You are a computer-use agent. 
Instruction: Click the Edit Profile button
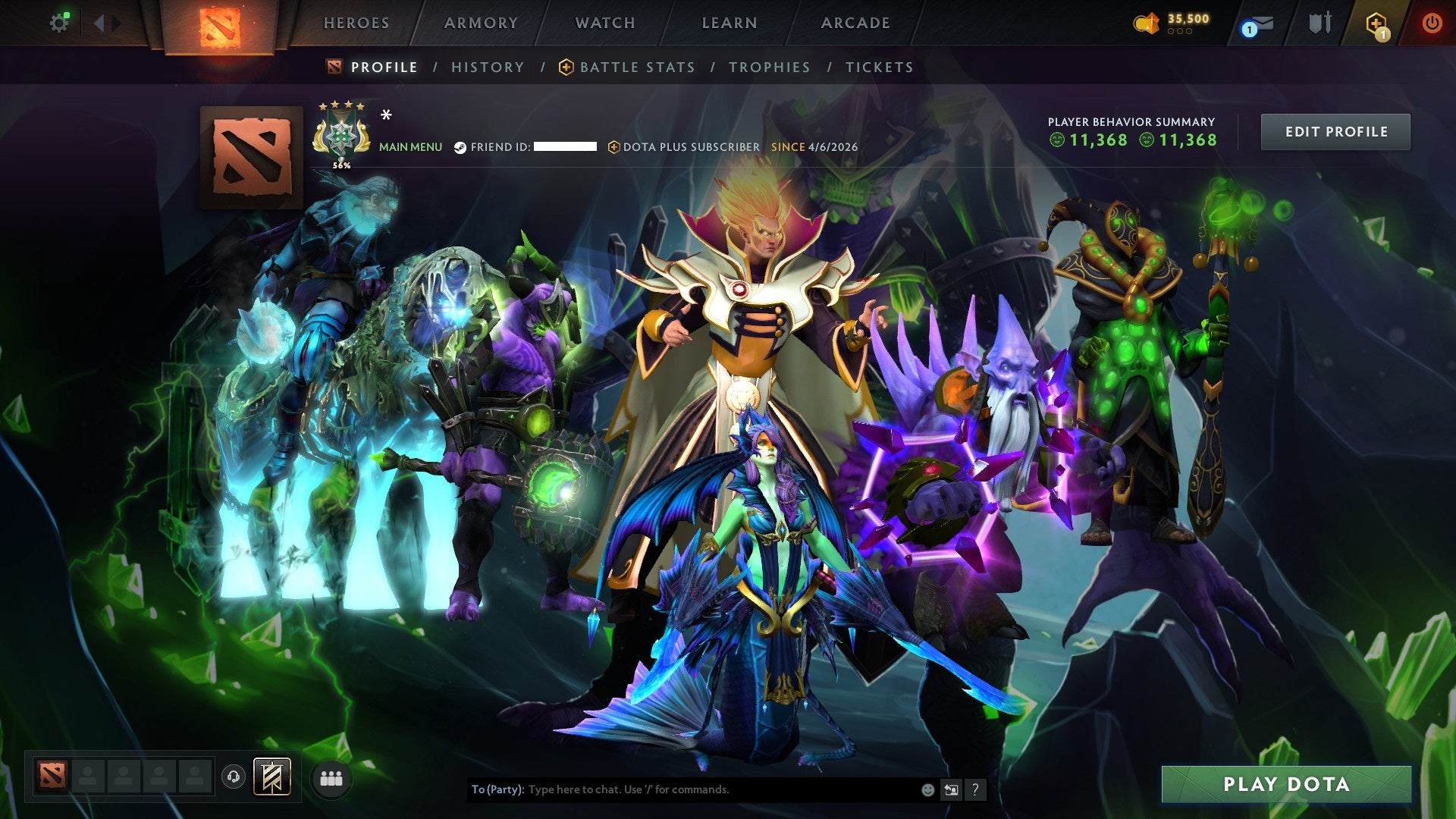[x=1335, y=130]
